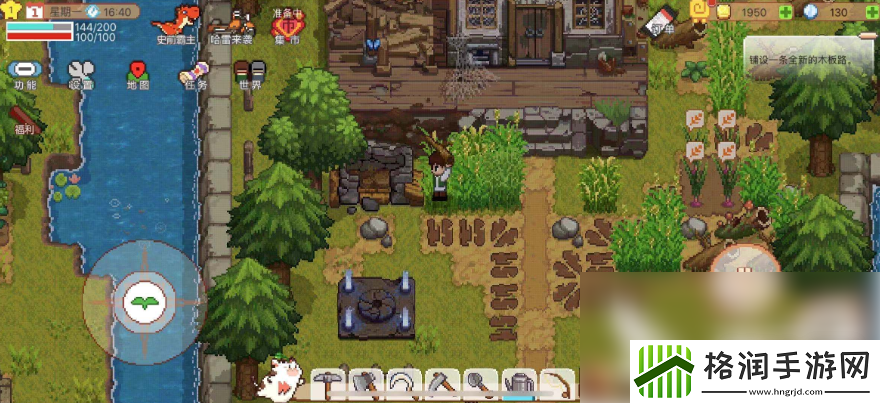Open the 任务 quest scroll
The height and width of the screenshot is (403, 880).
(193, 73)
